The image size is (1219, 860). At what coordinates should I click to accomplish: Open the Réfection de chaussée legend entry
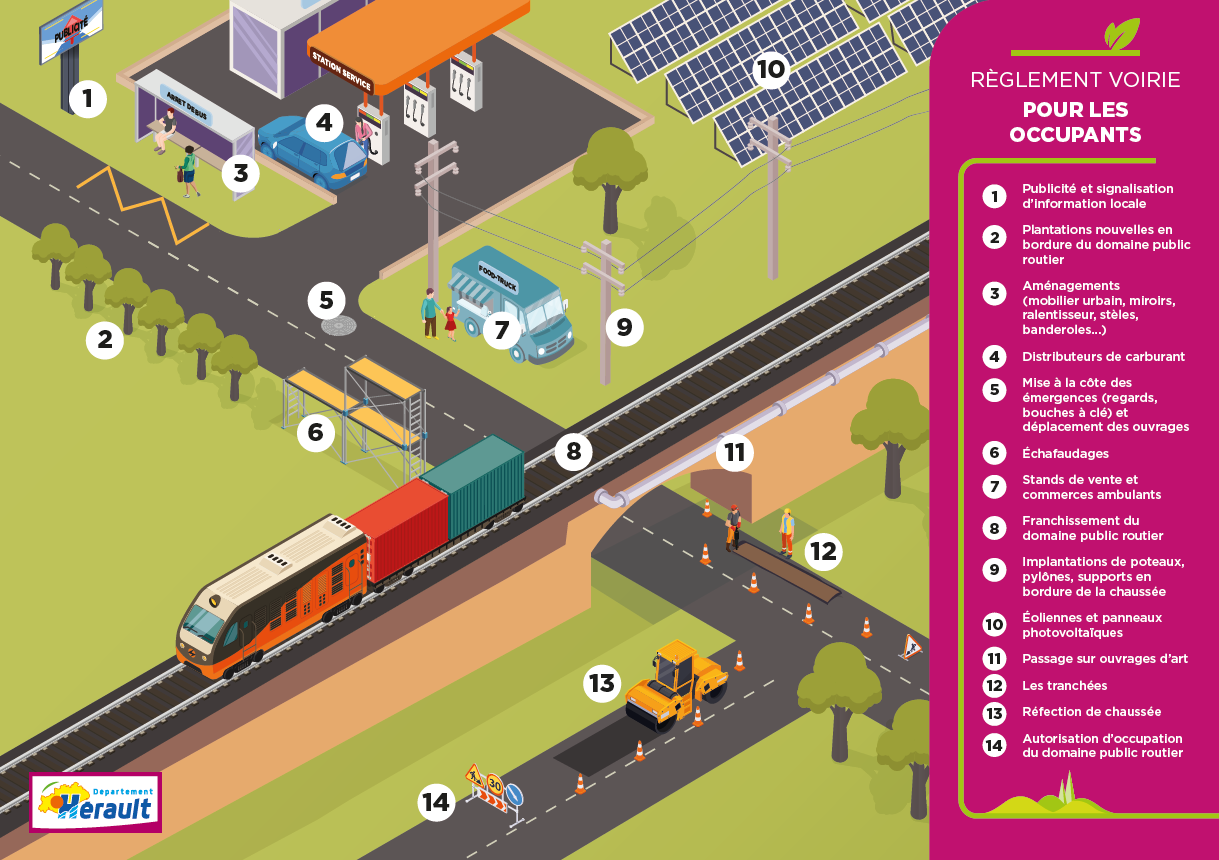click(1090, 712)
